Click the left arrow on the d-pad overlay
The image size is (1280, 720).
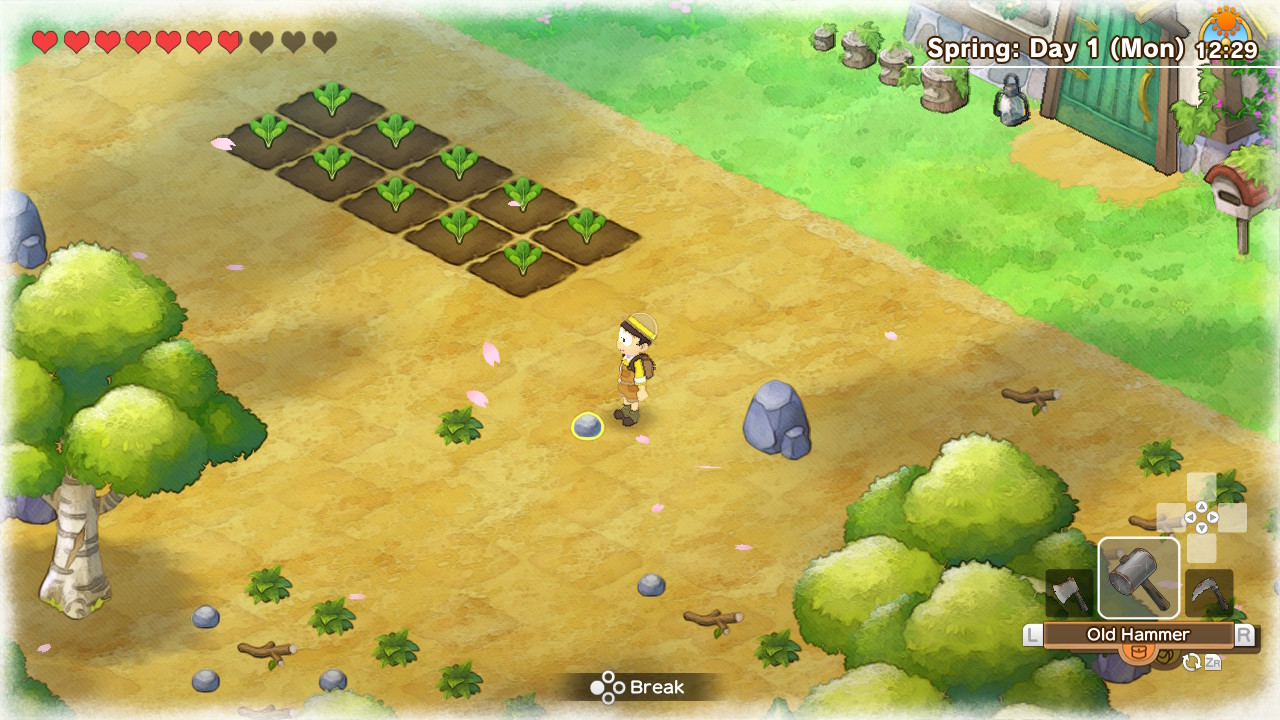pos(1191,517)
